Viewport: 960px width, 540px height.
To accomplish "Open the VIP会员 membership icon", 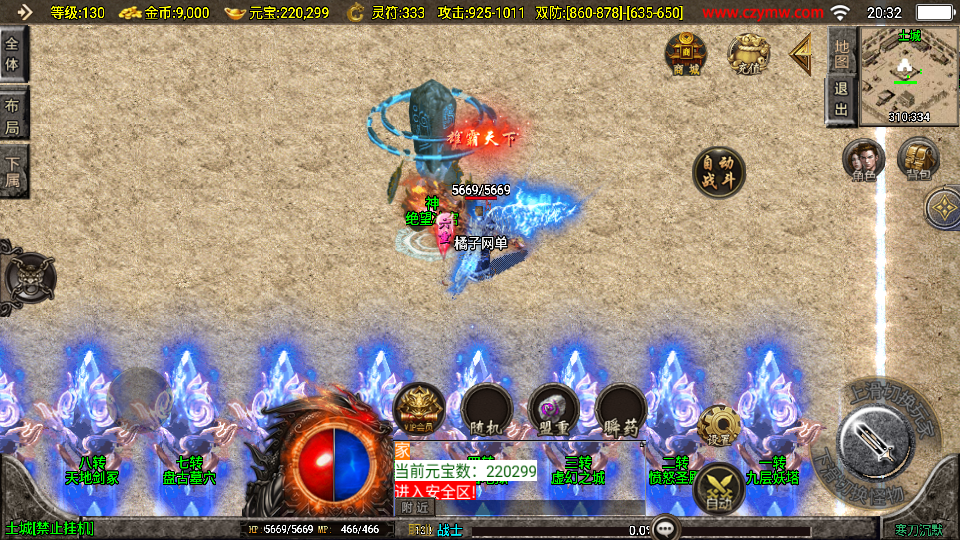I will (x=418, y=410).
